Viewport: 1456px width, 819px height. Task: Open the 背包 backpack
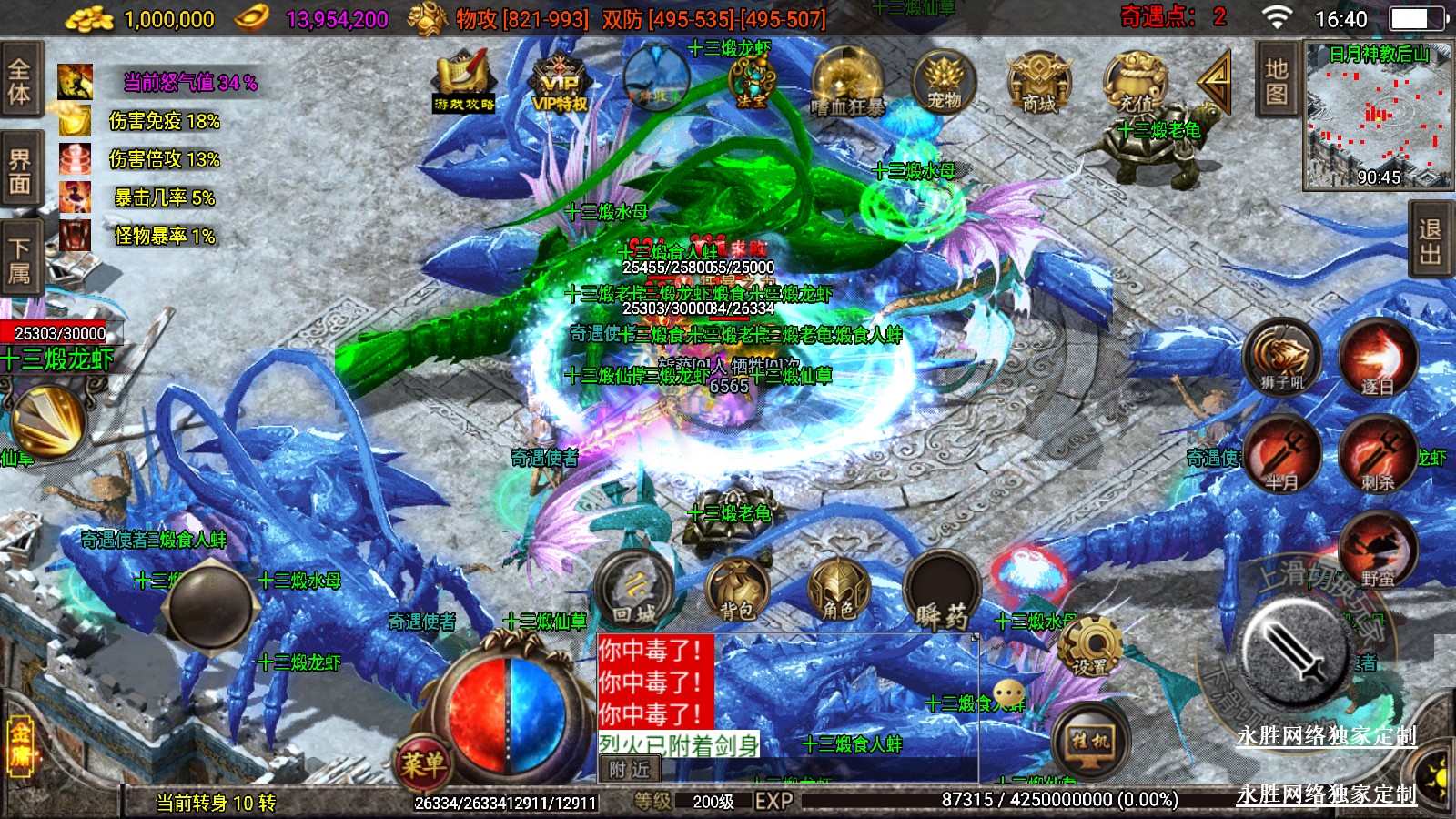click(738, 589)
